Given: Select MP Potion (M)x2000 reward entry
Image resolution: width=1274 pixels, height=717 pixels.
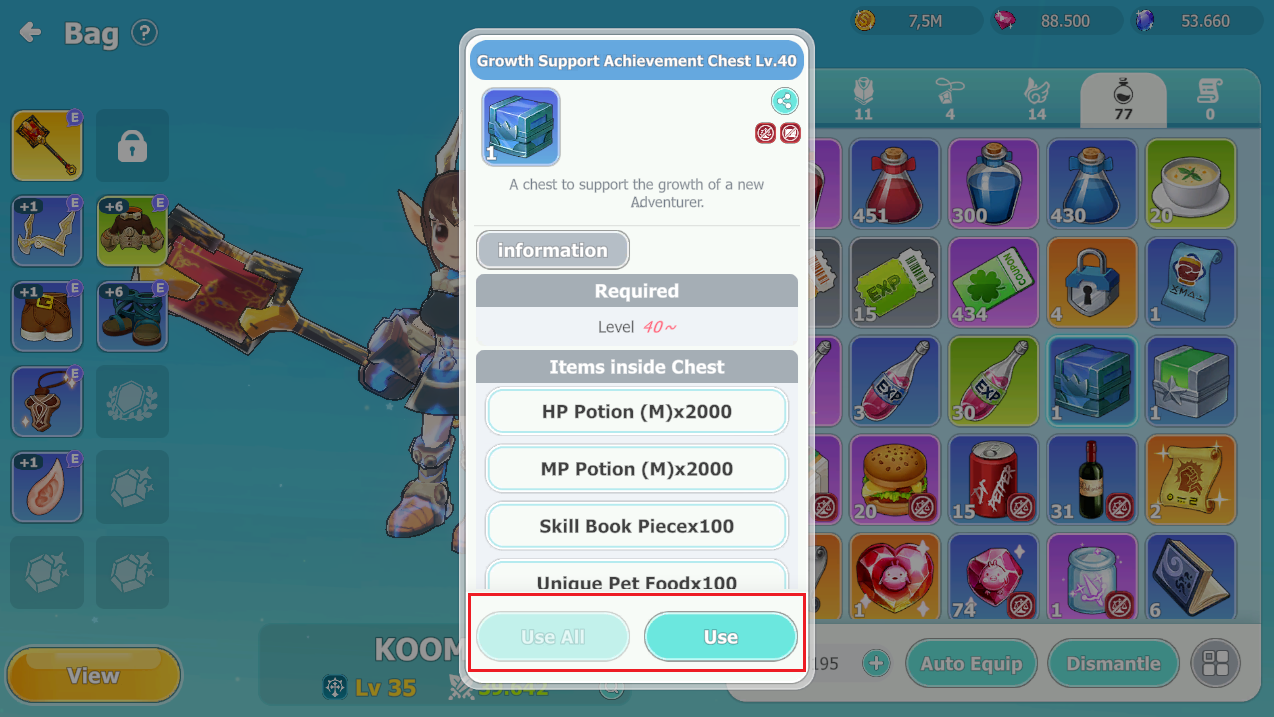Looking at the screenshot, I should point(637,469).
